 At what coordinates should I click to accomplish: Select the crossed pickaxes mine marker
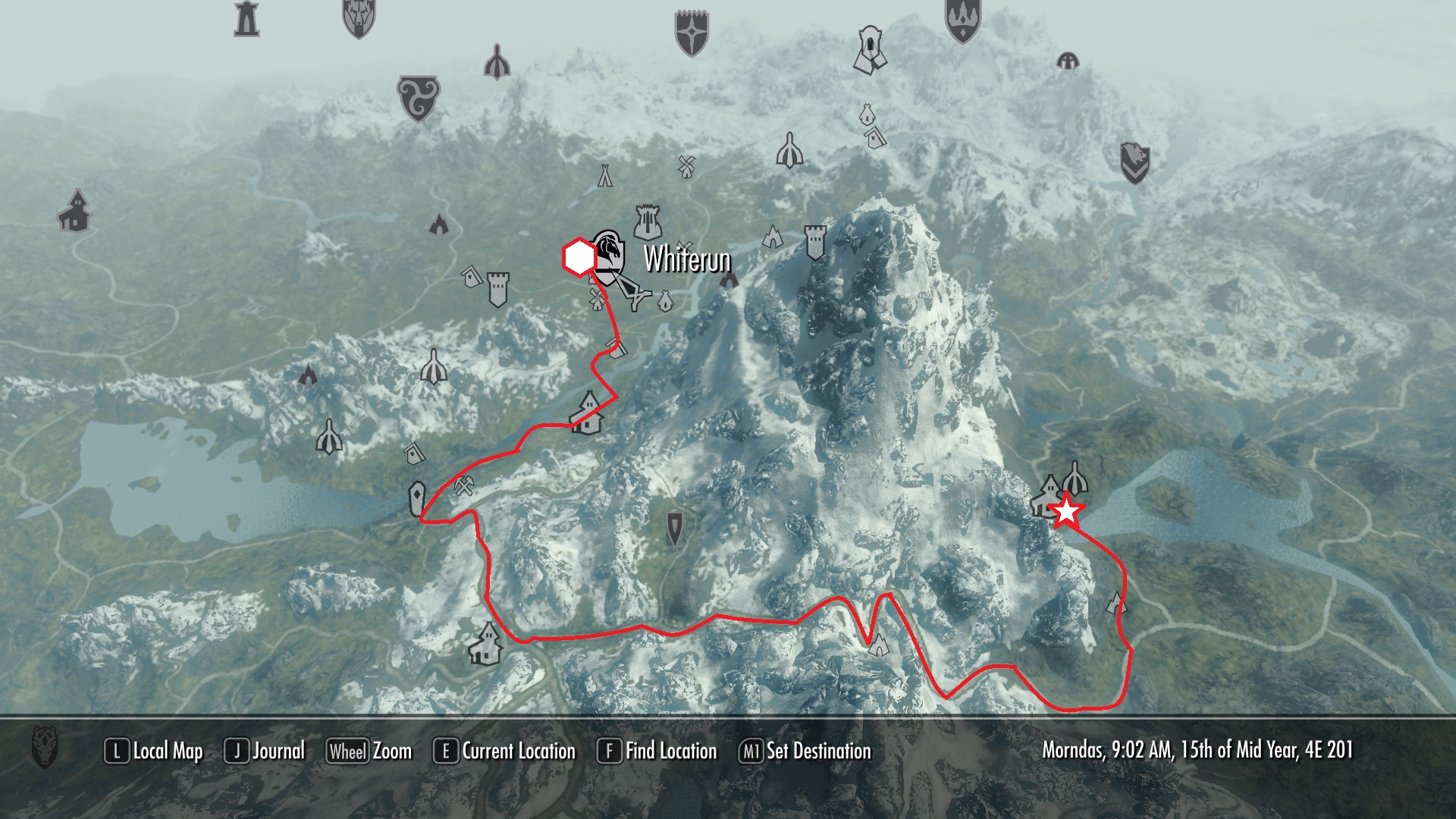[464, 485]
